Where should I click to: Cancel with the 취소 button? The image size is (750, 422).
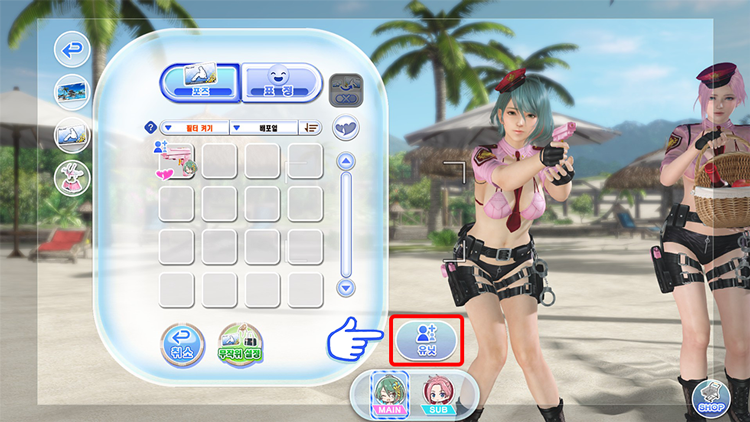point(181,345)
